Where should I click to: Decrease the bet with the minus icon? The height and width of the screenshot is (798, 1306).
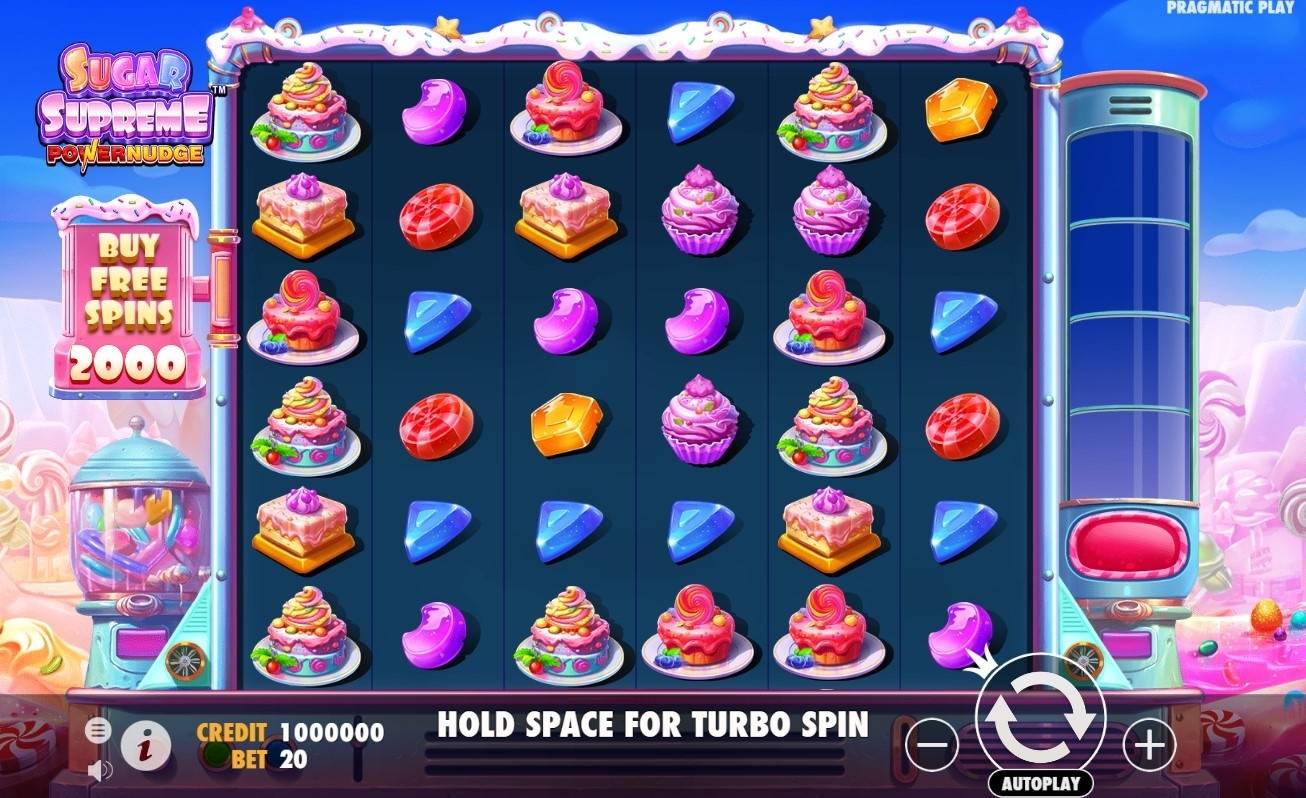click(931, 744)
